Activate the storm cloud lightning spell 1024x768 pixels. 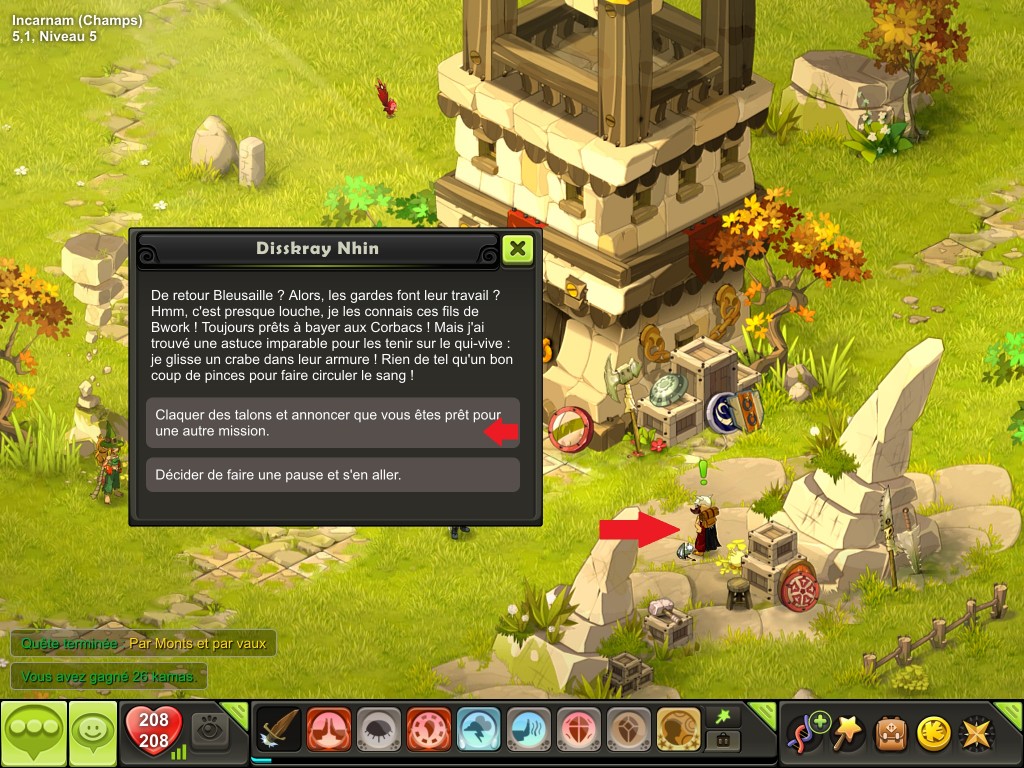click(x=479, y=731)
